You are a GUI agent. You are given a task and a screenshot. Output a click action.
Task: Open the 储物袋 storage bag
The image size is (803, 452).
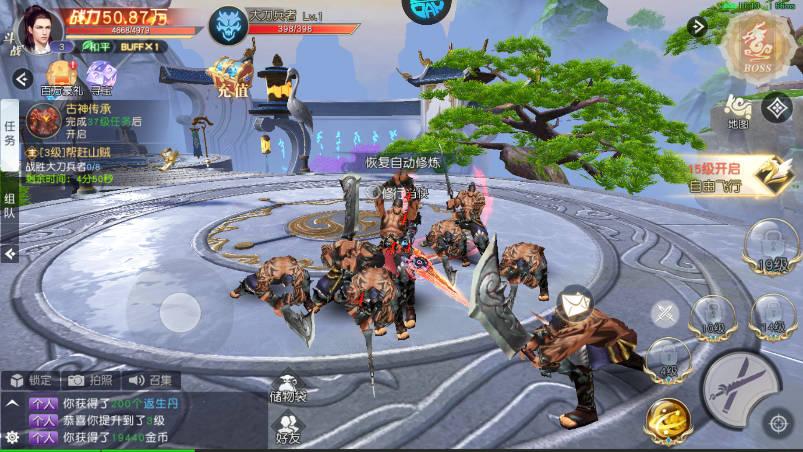coord(288,390)
